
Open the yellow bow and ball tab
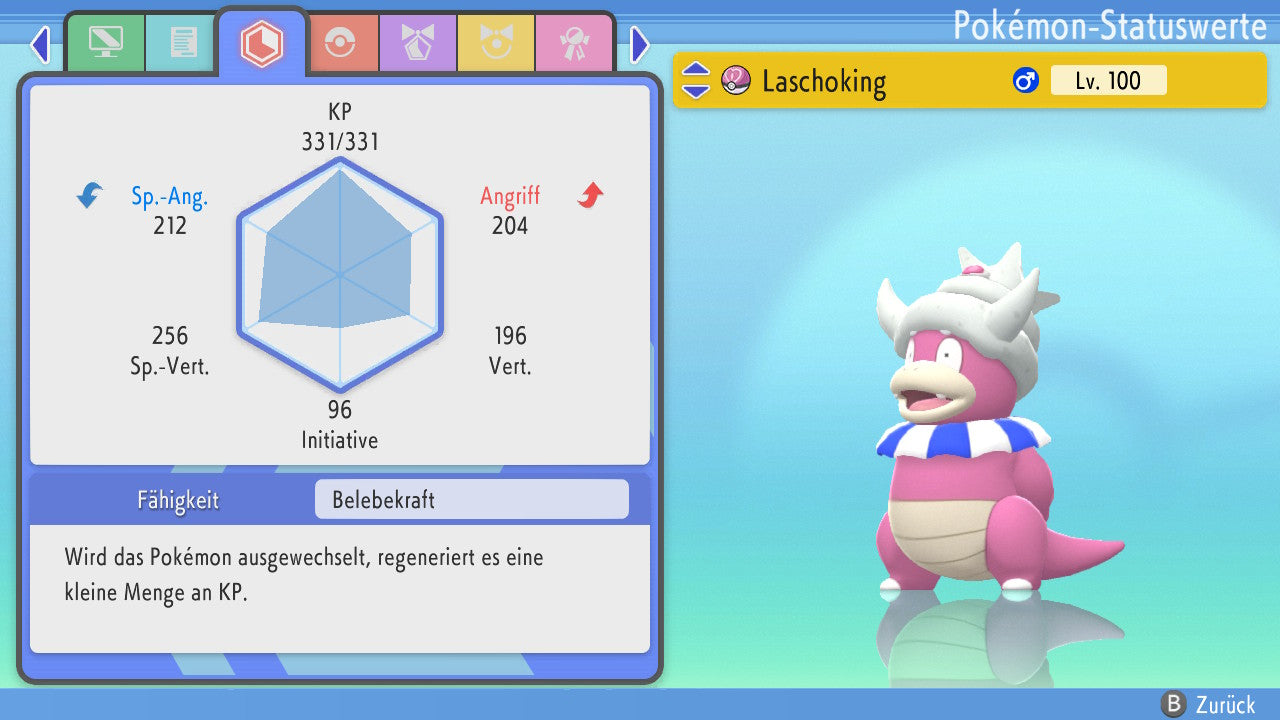tap(495, 43)
